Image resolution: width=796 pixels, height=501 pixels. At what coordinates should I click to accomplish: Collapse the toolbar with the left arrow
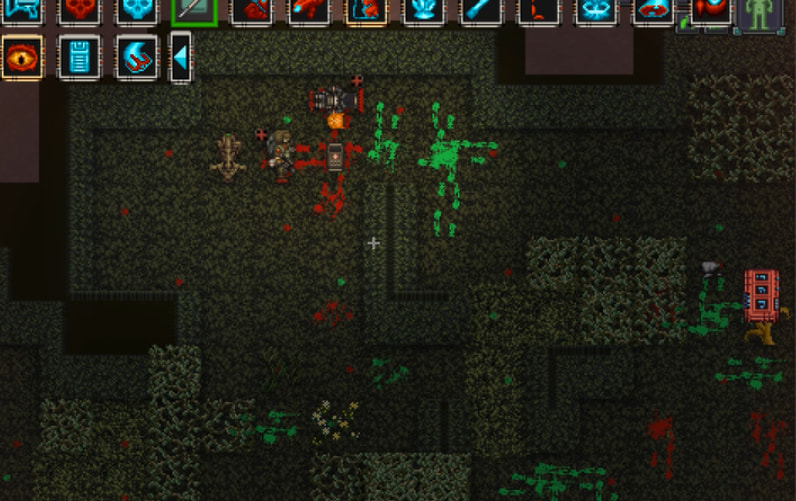click(180, 57)
